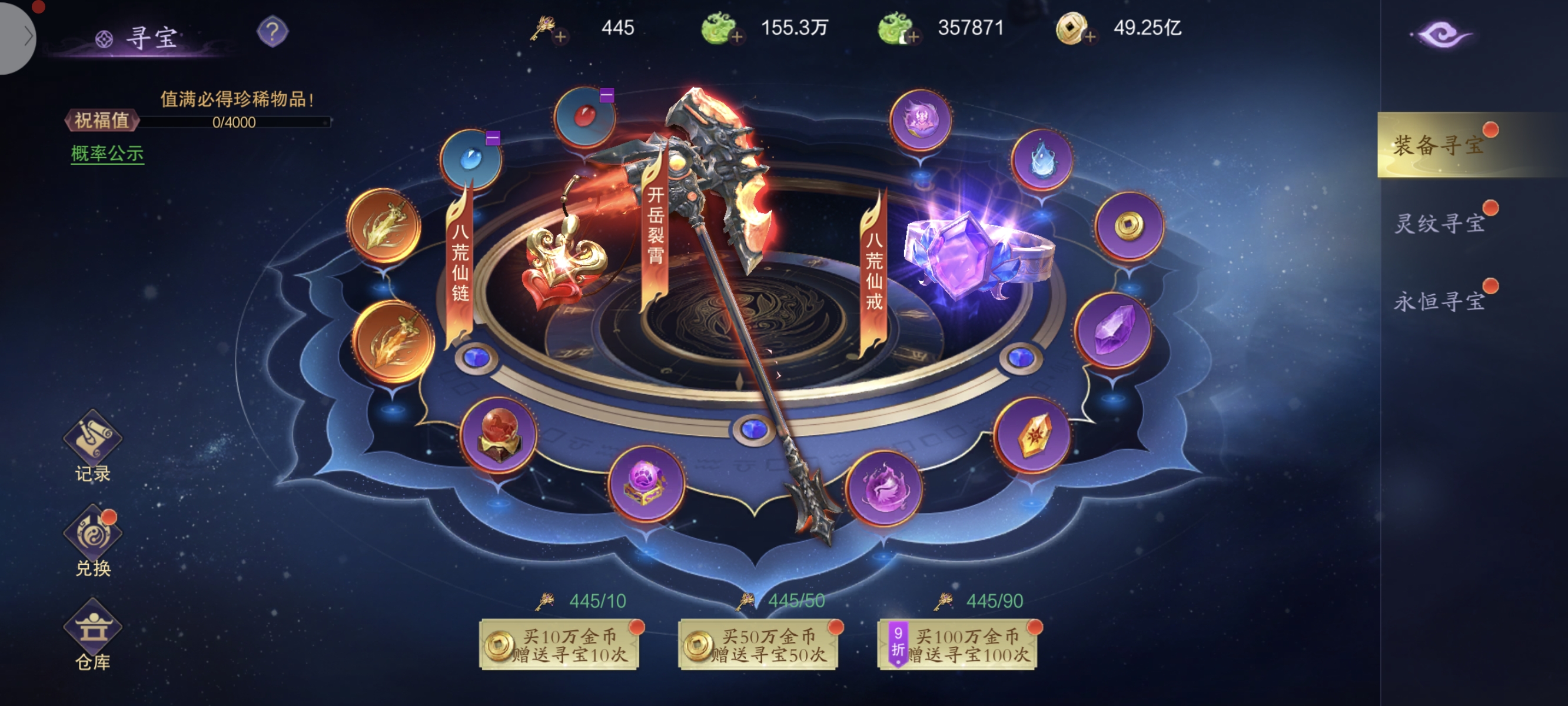1568x706 pixels.
Task: Inspect the gold coin reward bubble
Action: [1128, 226]
